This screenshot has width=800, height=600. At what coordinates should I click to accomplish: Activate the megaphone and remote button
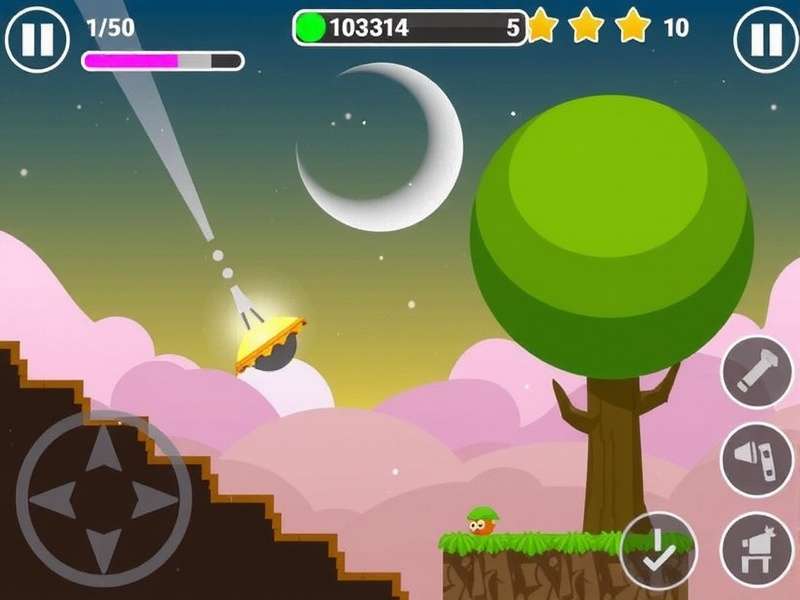point(757,459)
